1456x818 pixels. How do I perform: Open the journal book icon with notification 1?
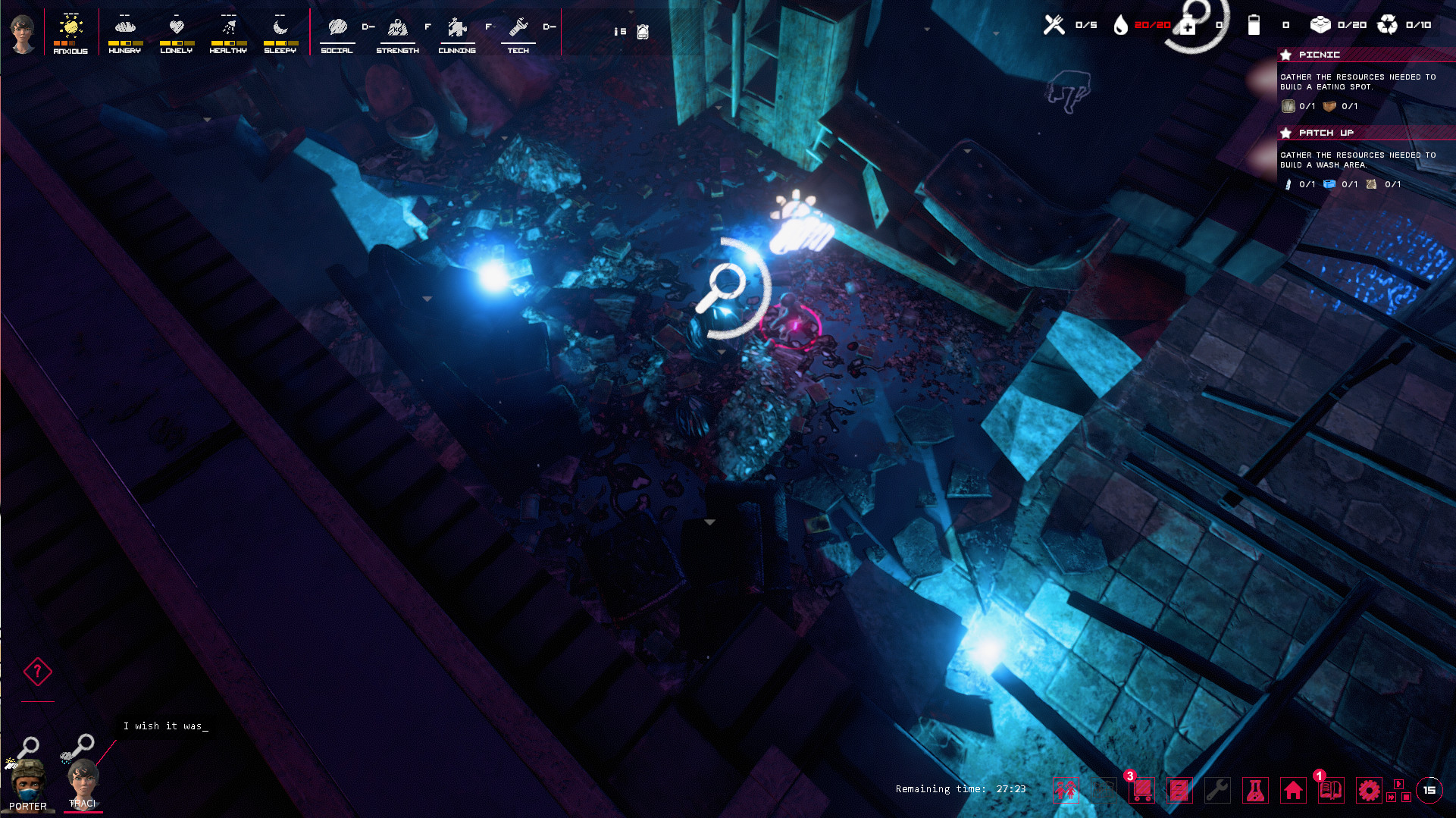pos(1331,790)
